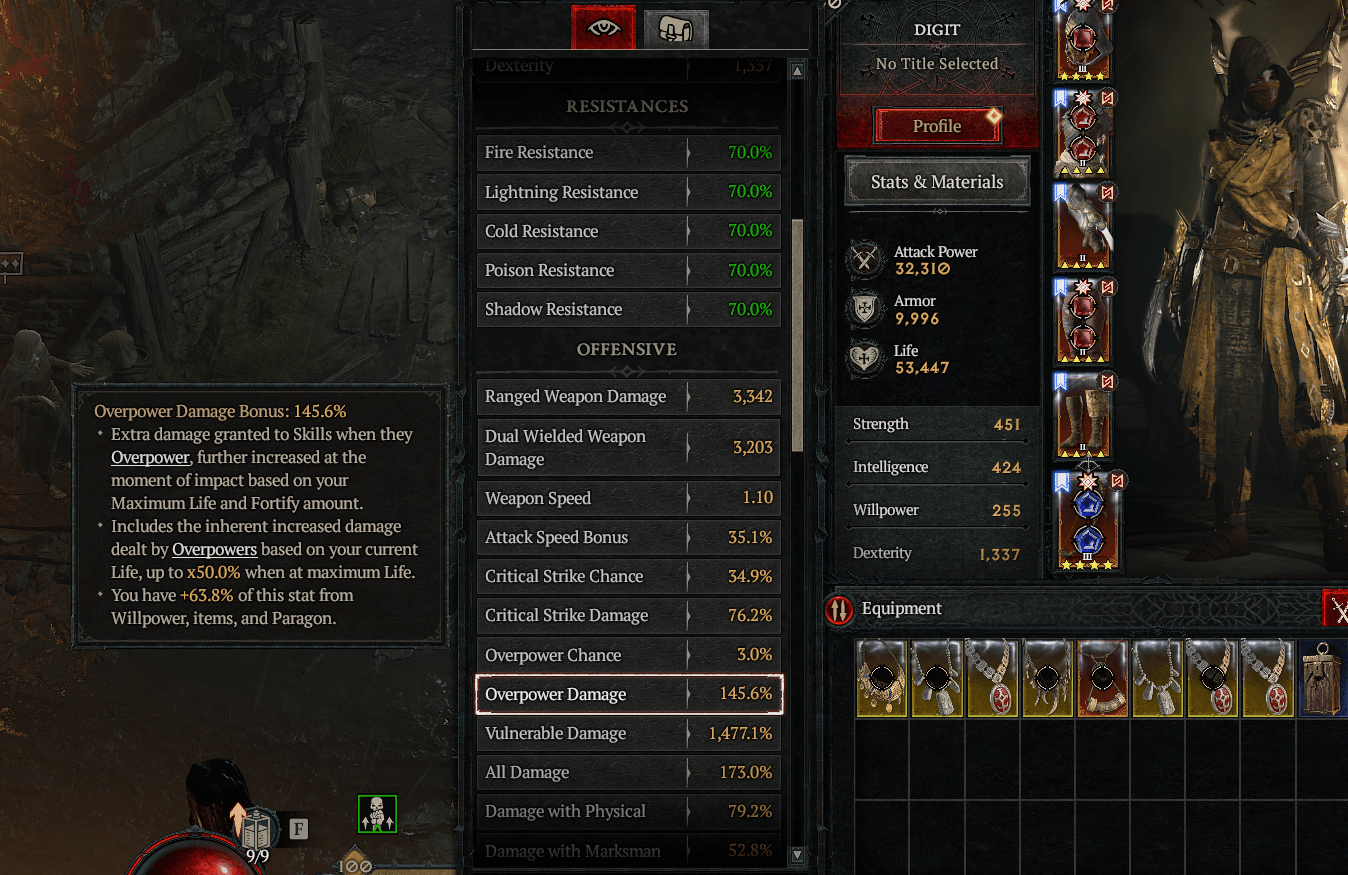Screen dimensions: 1348x875
Task: Click the Profile button
Action: 935,126
